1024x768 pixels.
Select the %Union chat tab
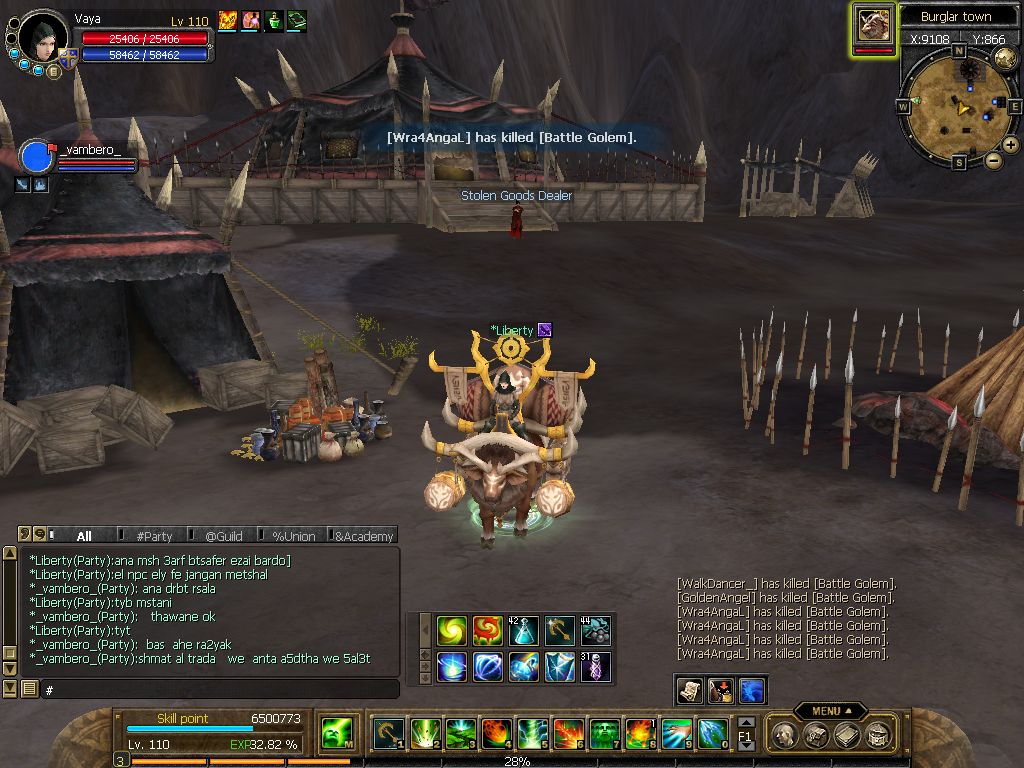point(293,536)
